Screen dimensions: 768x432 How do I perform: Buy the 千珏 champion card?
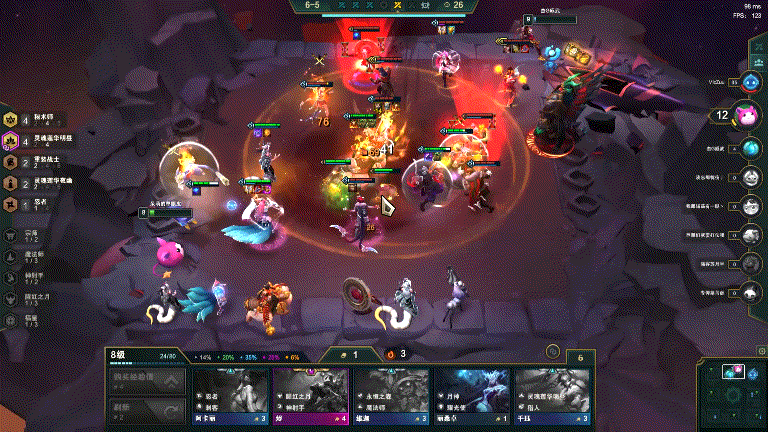pos(552,397)
